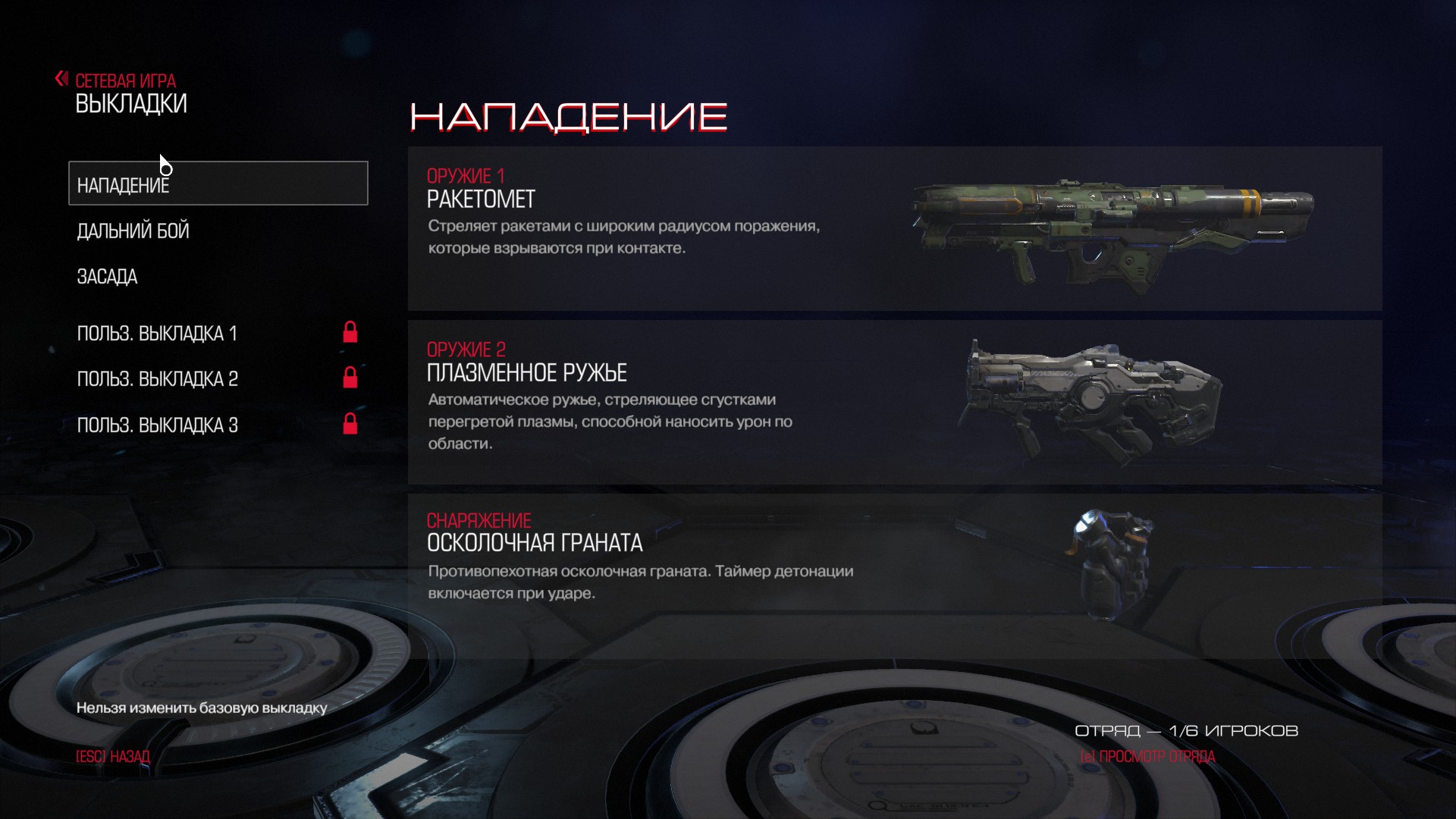Open Польз. выкладка 1 locked slot
Screen dimensions: 1456x819
tap(158, 334)
